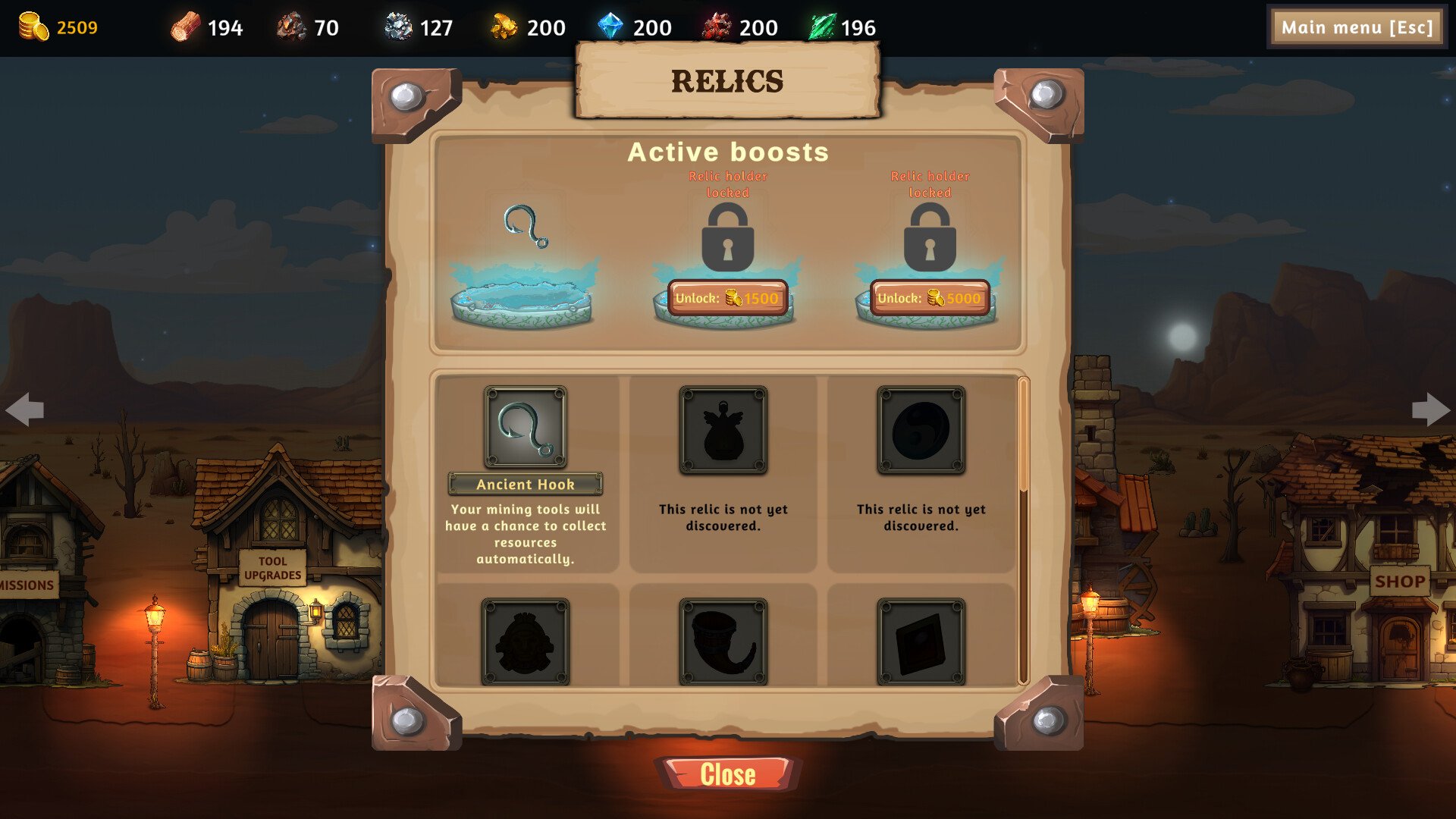
Task: Select the undiscovered angel-vase relic silhouette
Action: [x=723, y=430]
